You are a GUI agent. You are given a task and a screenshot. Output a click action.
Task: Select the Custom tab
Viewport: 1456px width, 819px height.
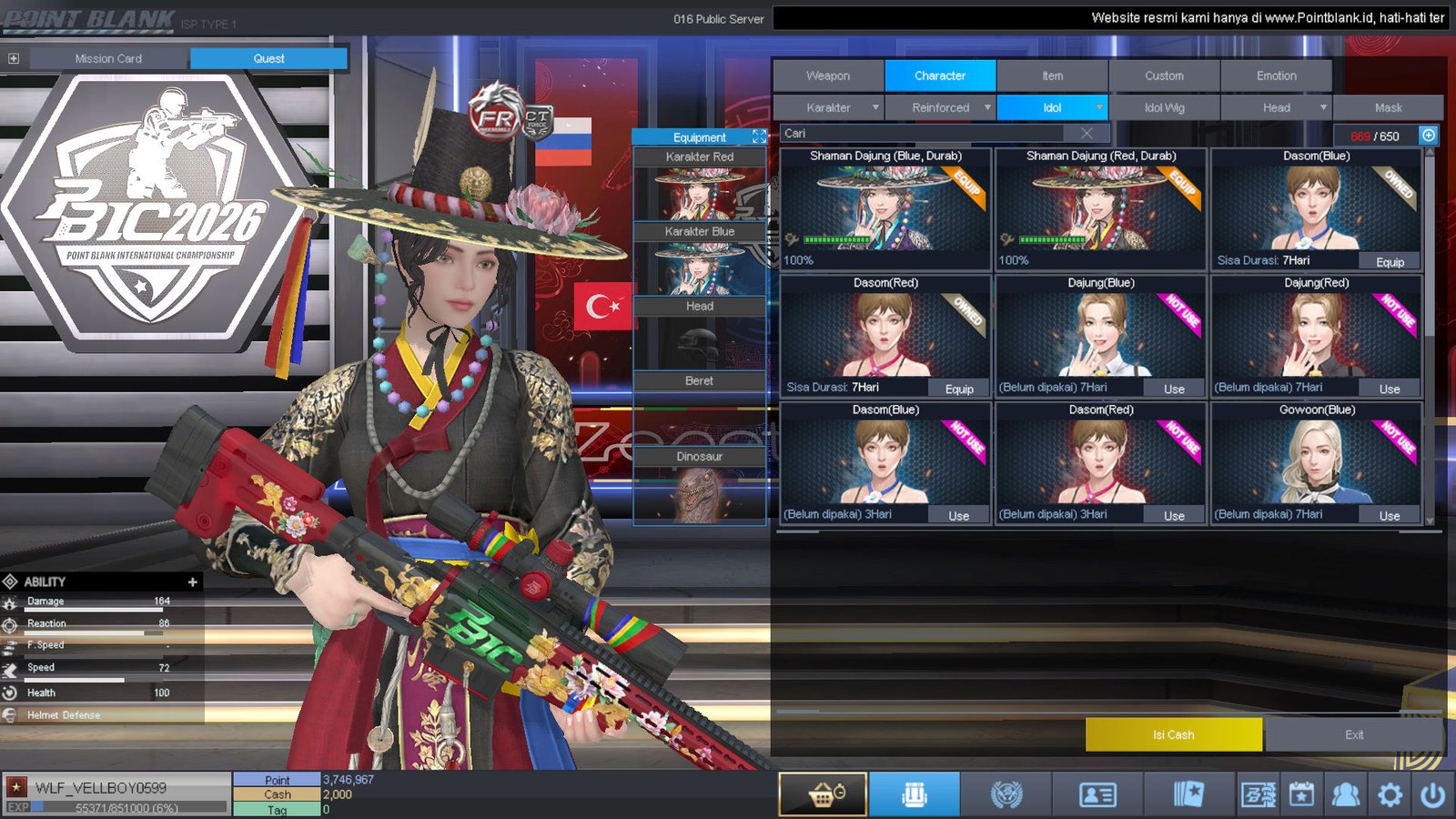[x=1164, y=76]
